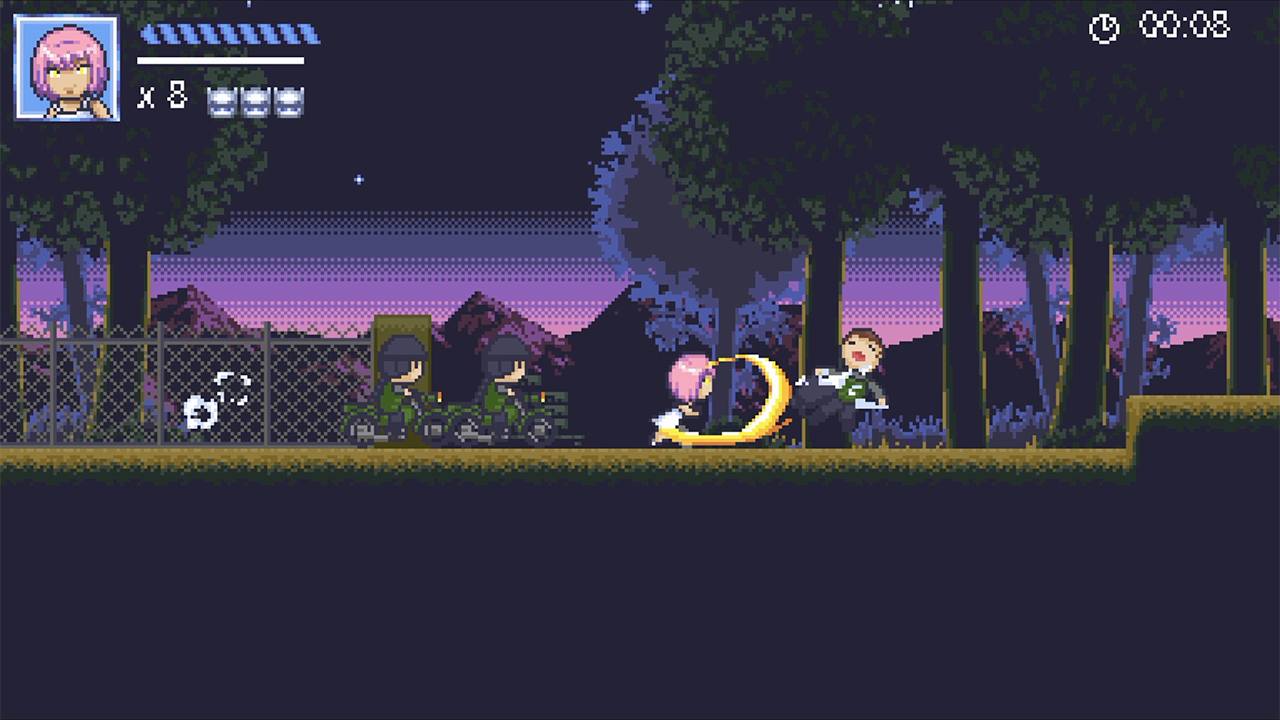Select the first trash-can item icon
Screen dimensions: 1280x720
pyautogui.click(x=220, y=101)
